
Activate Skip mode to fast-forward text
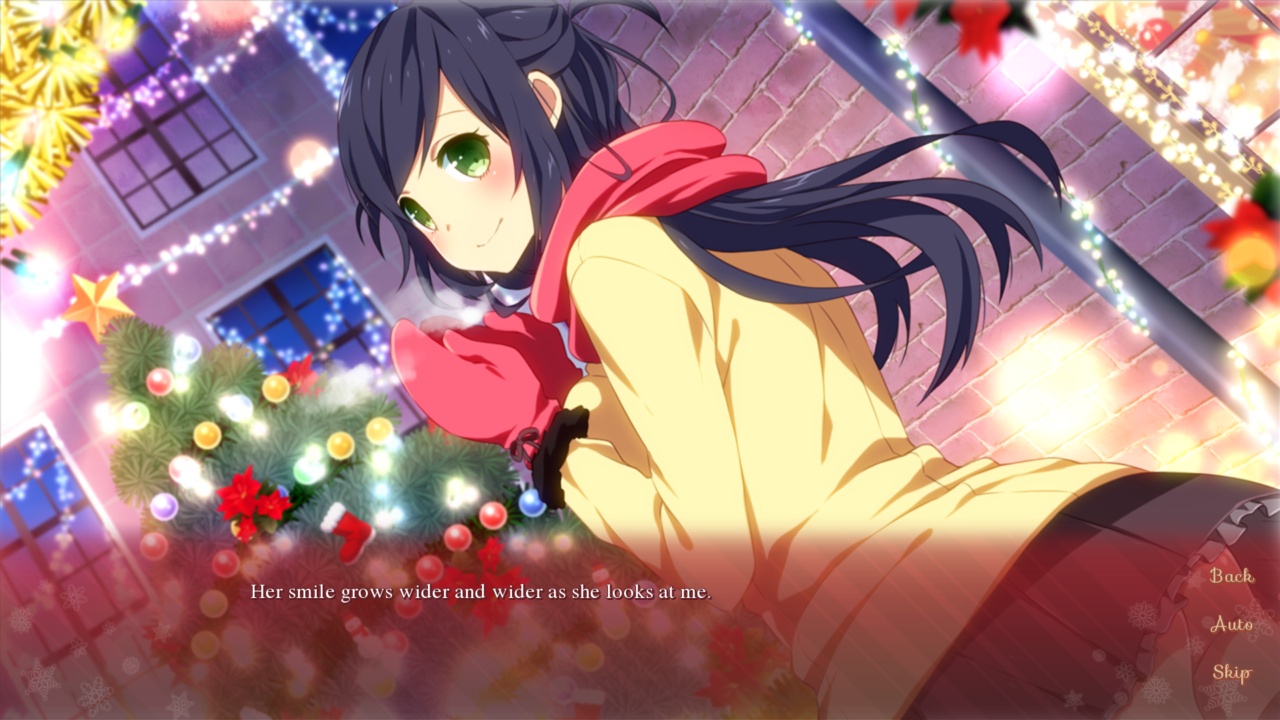(x=1234, y=672)
